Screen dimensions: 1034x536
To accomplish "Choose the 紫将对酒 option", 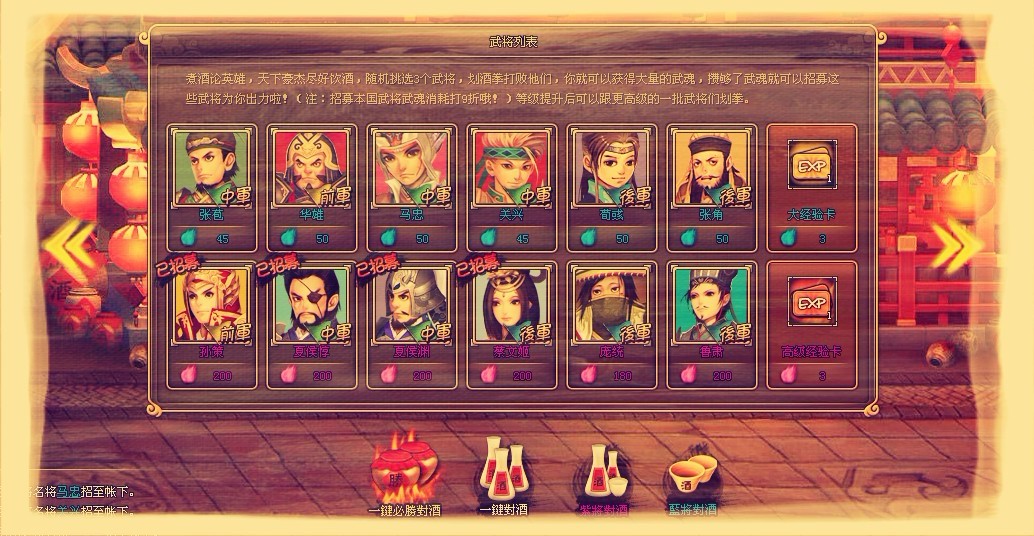I will 604,475.
